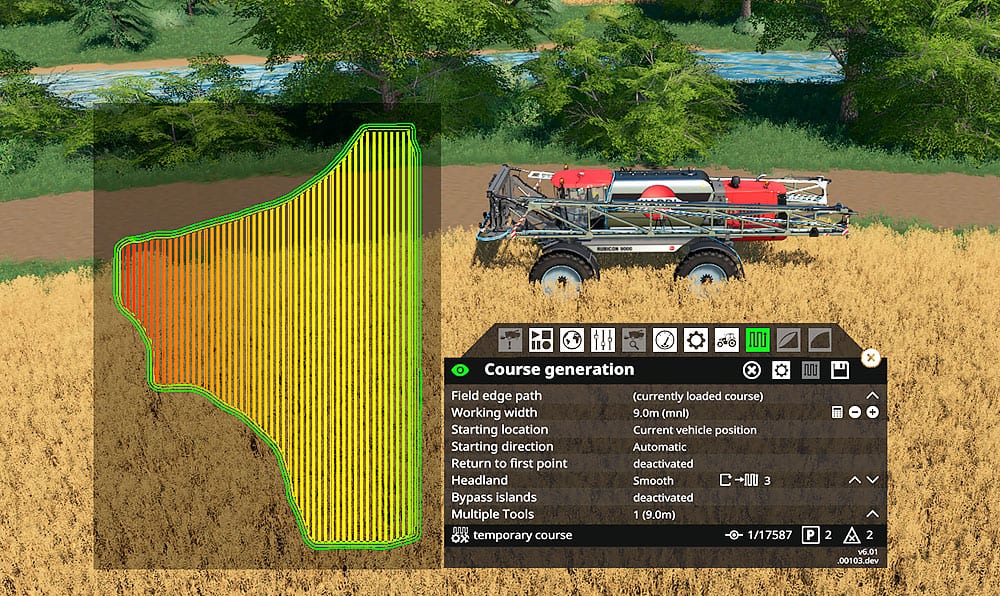
Task: Select the gear settings tab in toolbar
Action: pyautogui.click(x=696, y=339)
